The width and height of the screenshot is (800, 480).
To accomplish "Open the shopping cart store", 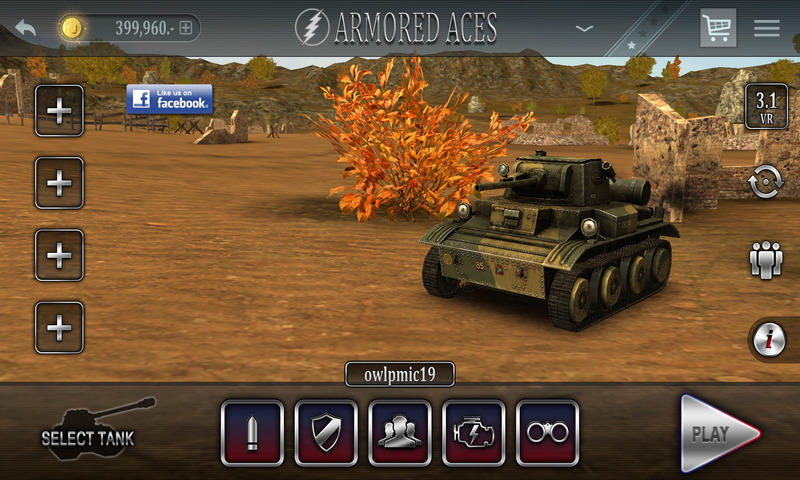I will (x=717, y=28).
